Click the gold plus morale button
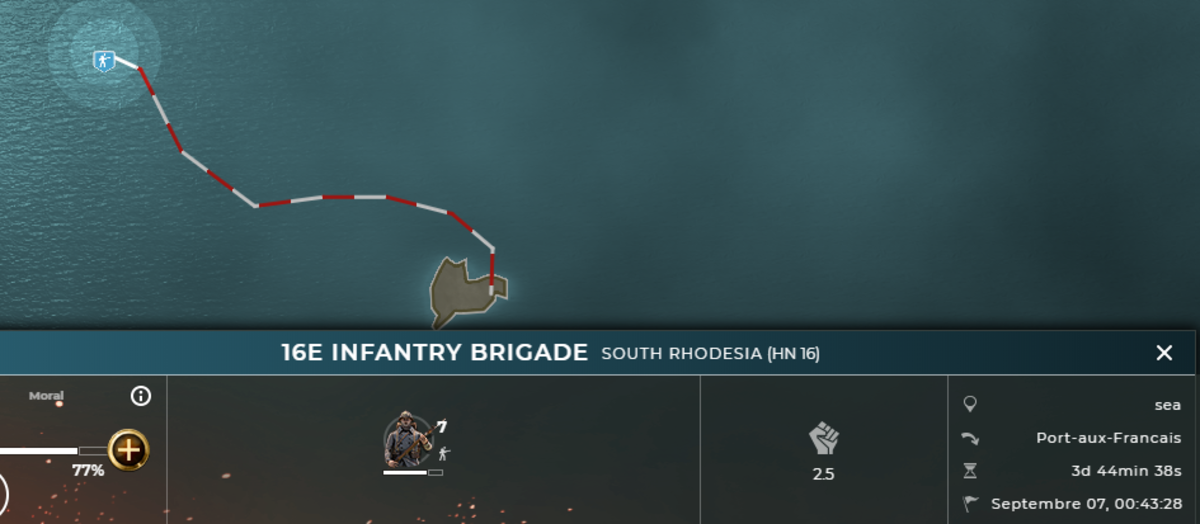The width and height of the screenshot is (1200, 524). pos(128,450)
